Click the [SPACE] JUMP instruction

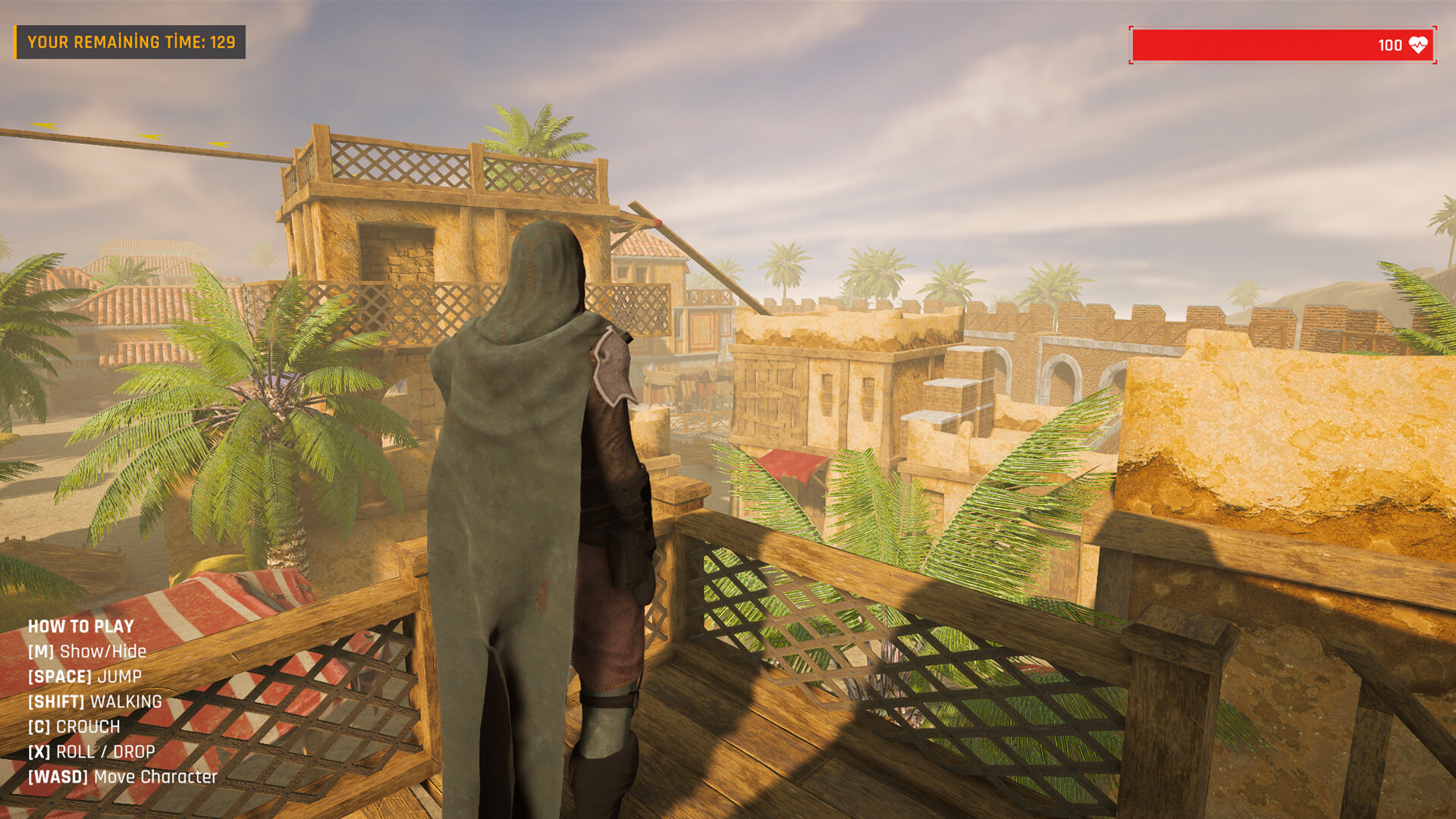pos(84,675)
